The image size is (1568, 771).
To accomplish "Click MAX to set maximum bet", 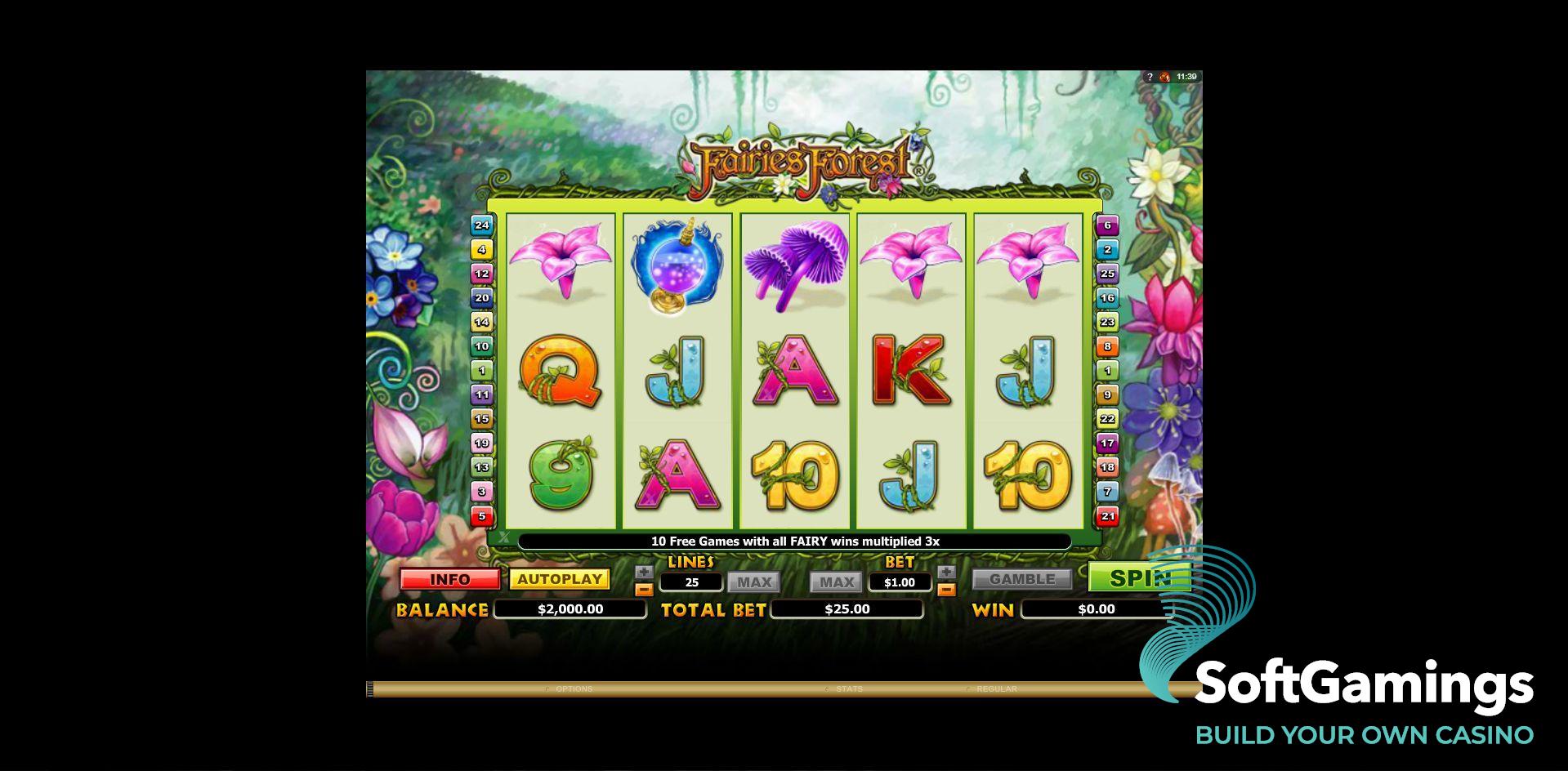I will click(835, 582).
